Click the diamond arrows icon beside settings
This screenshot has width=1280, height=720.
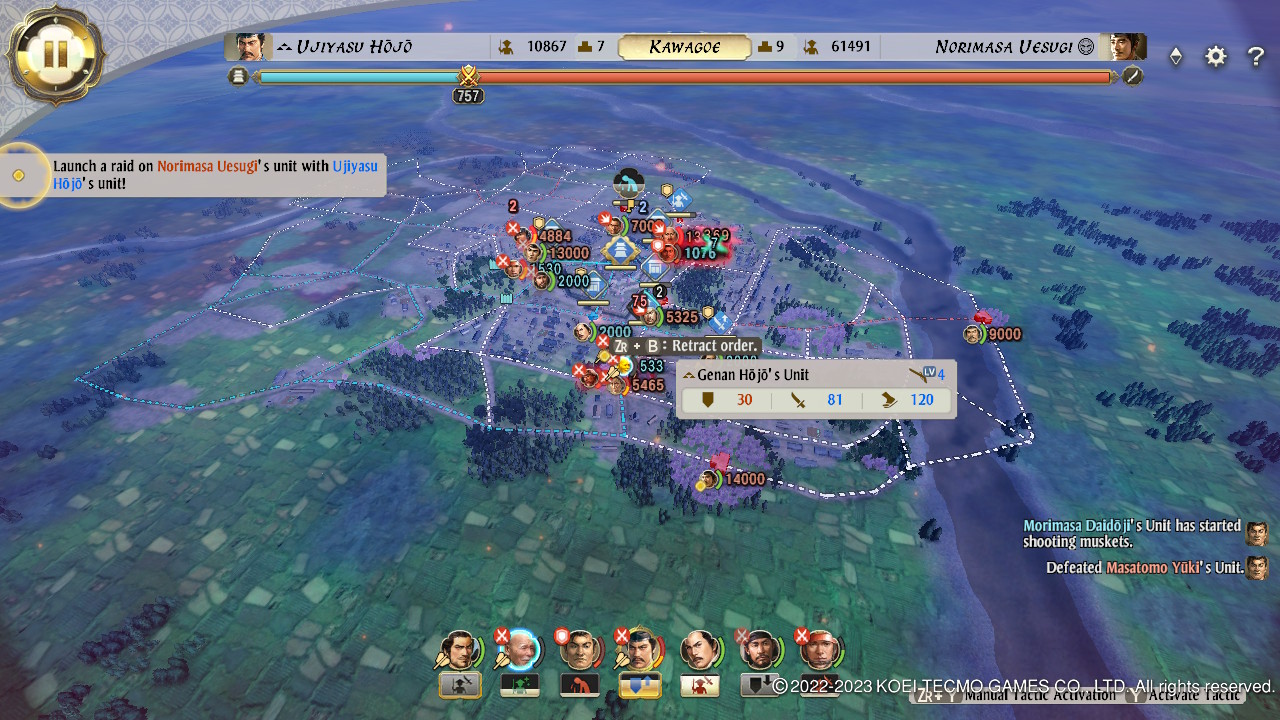[x=1176, y=57]
